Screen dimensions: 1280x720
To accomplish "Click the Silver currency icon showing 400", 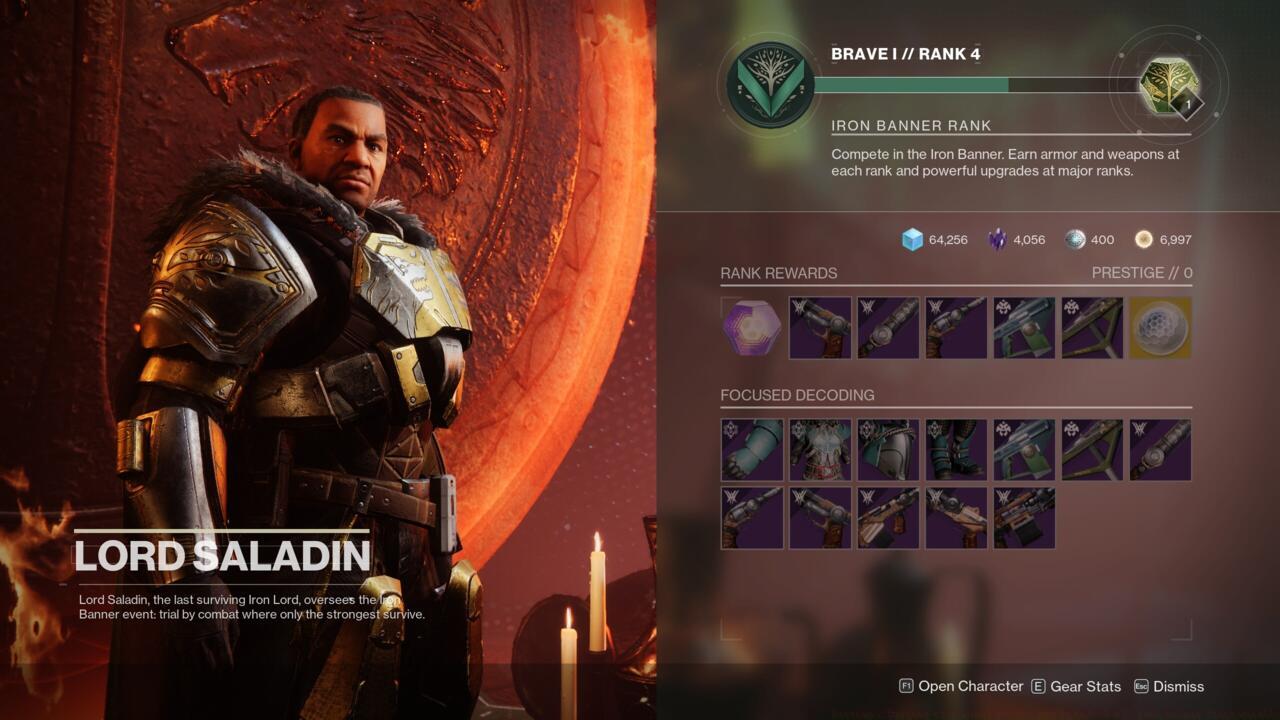I will point(1073,239).
